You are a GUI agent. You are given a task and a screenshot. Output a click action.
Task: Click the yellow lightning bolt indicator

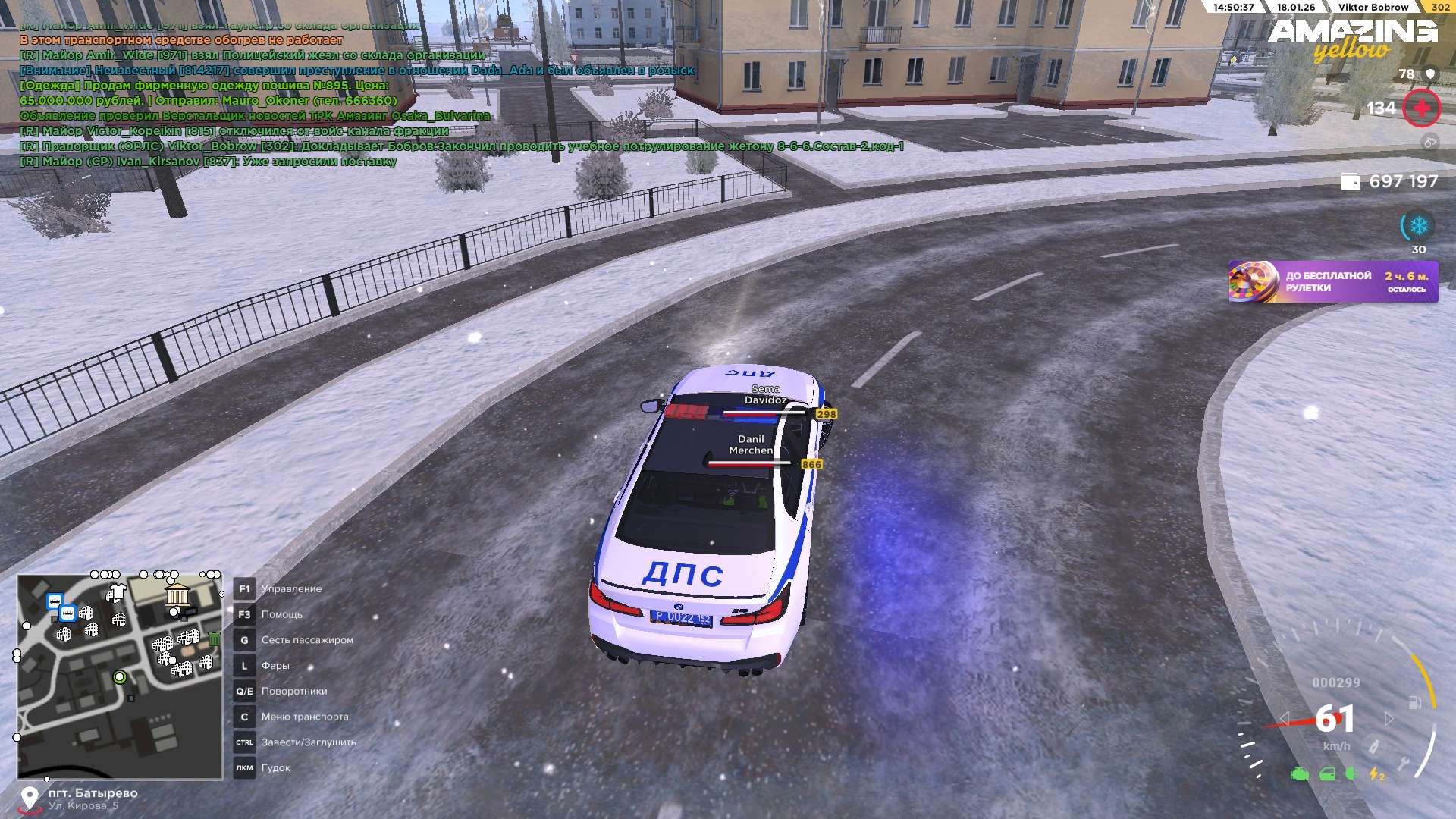(1376, 774)
